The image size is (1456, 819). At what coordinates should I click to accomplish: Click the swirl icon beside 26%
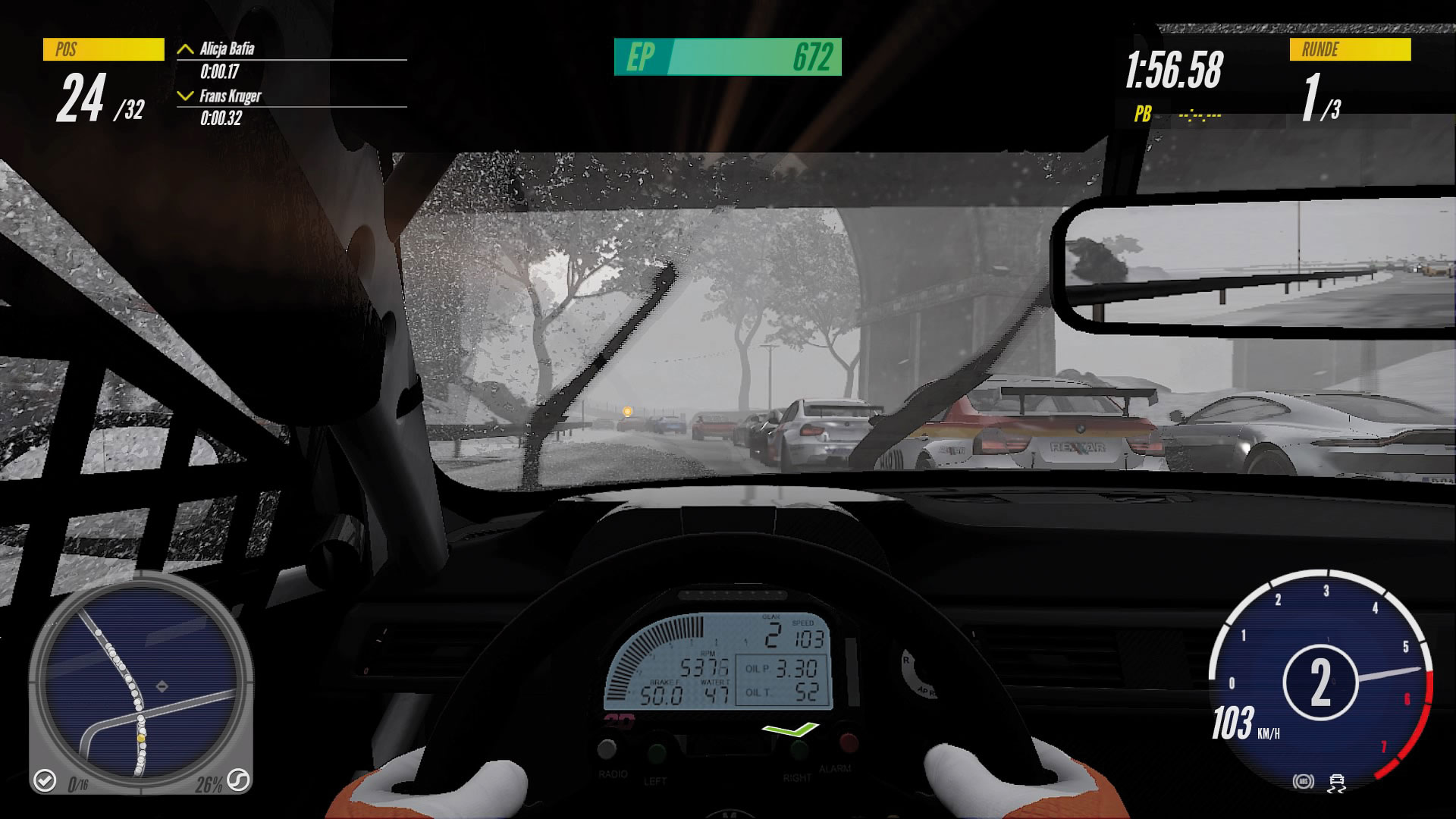238,780
